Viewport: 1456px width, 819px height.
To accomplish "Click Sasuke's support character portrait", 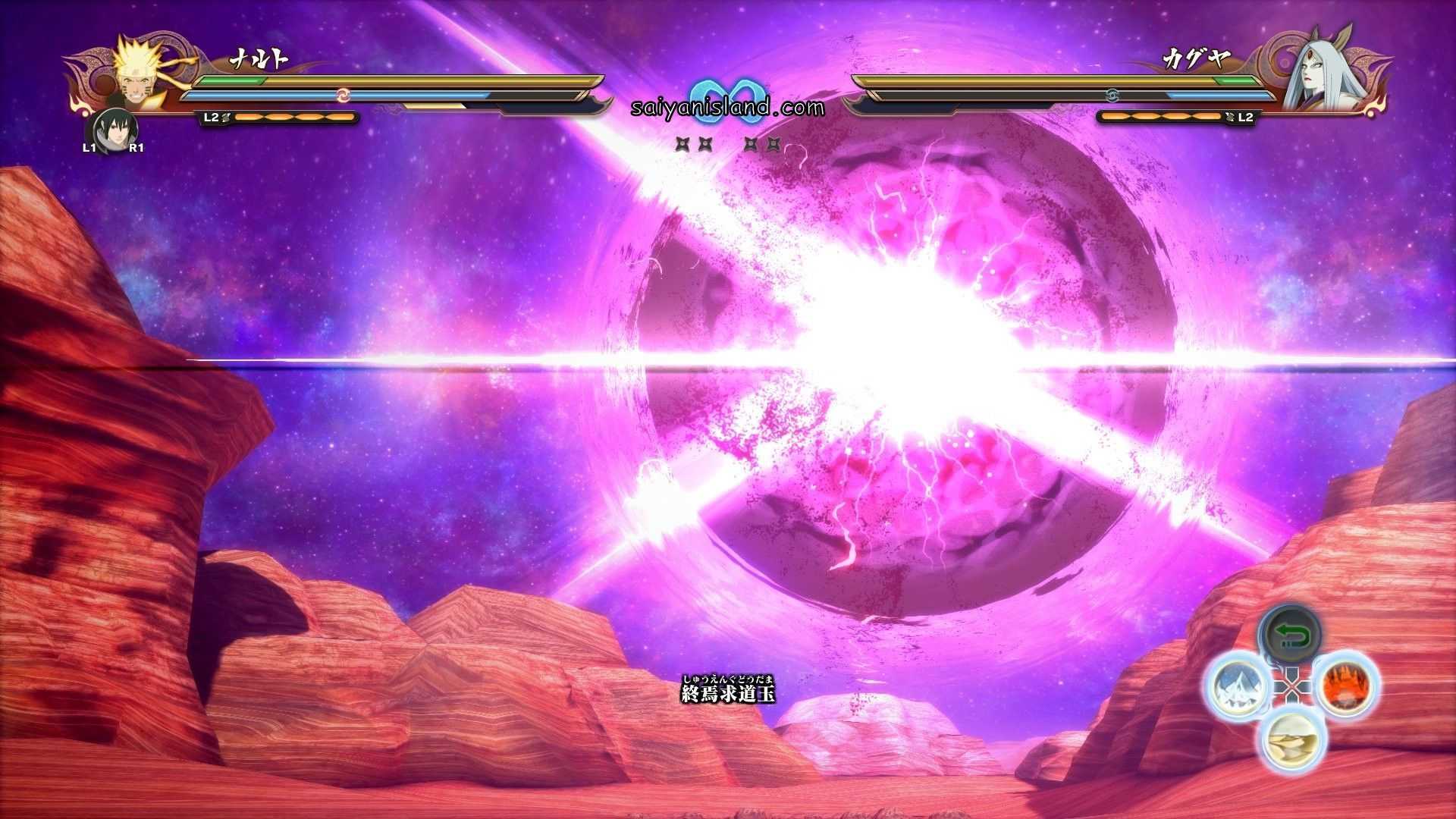I will click(x=115, y=129).
